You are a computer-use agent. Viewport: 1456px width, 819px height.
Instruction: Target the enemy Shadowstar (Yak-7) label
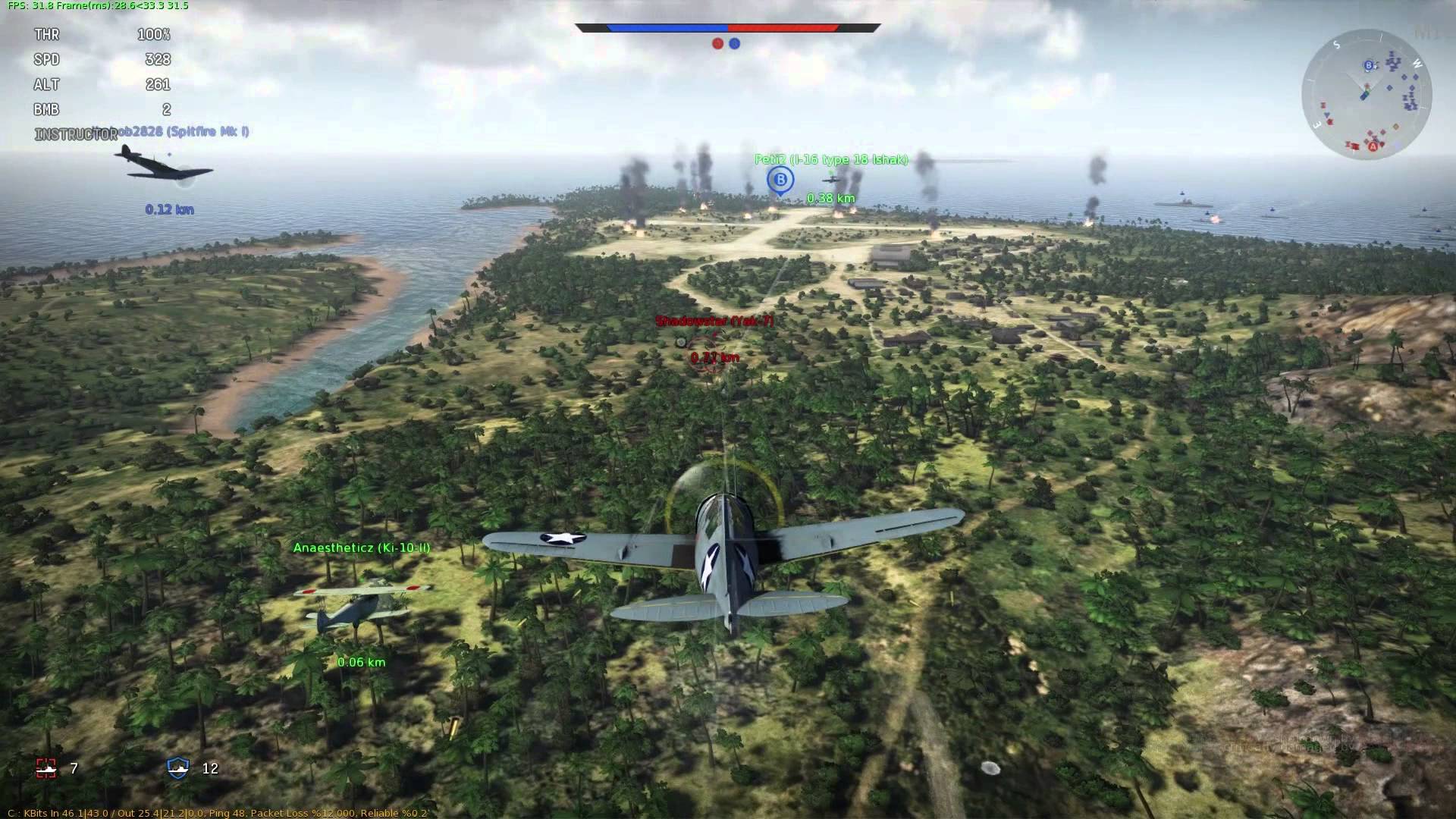coord(714,321)
